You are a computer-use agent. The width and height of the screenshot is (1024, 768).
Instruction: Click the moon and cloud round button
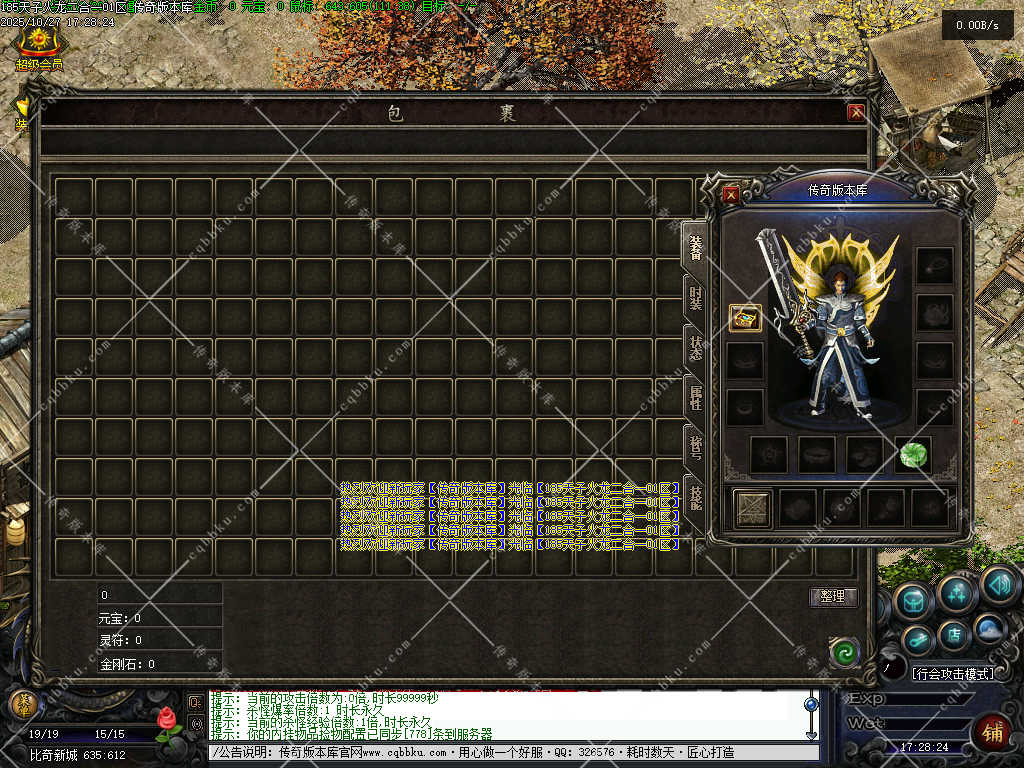[989, 628]
